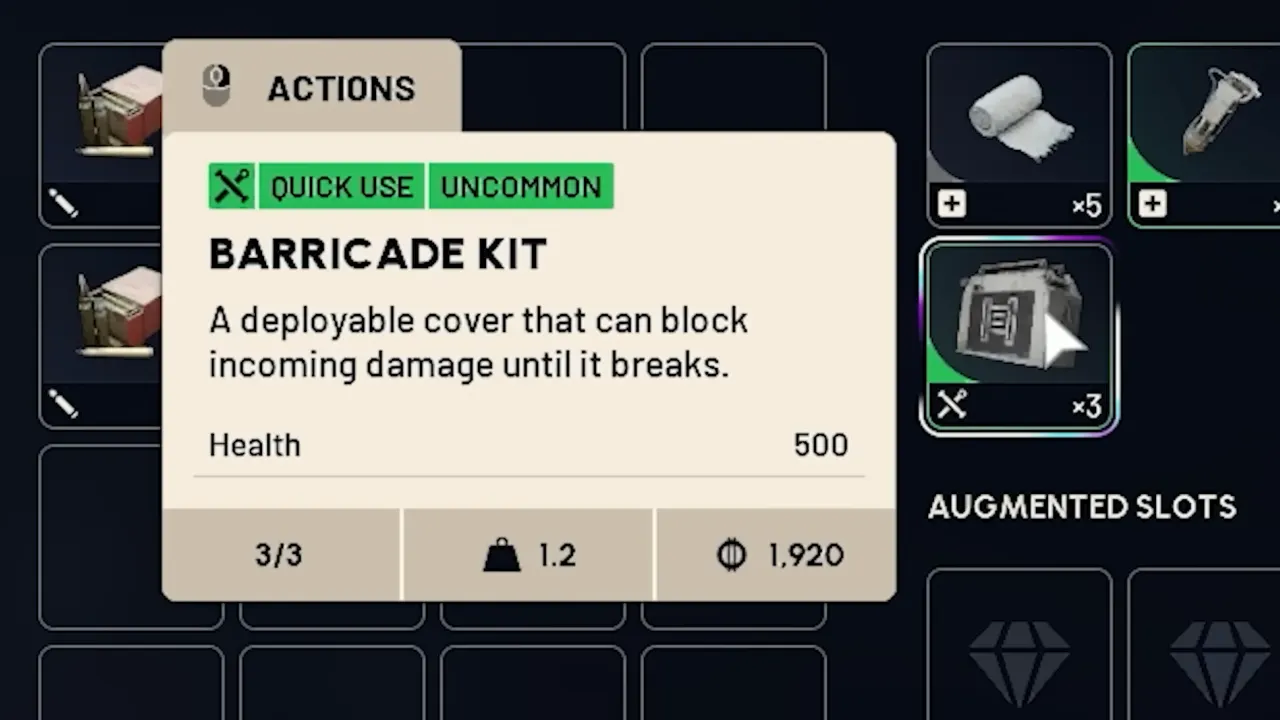The image size is (1280, 720).
Task: Click the currency icon next to 1,920
Action: coord(731,555)
